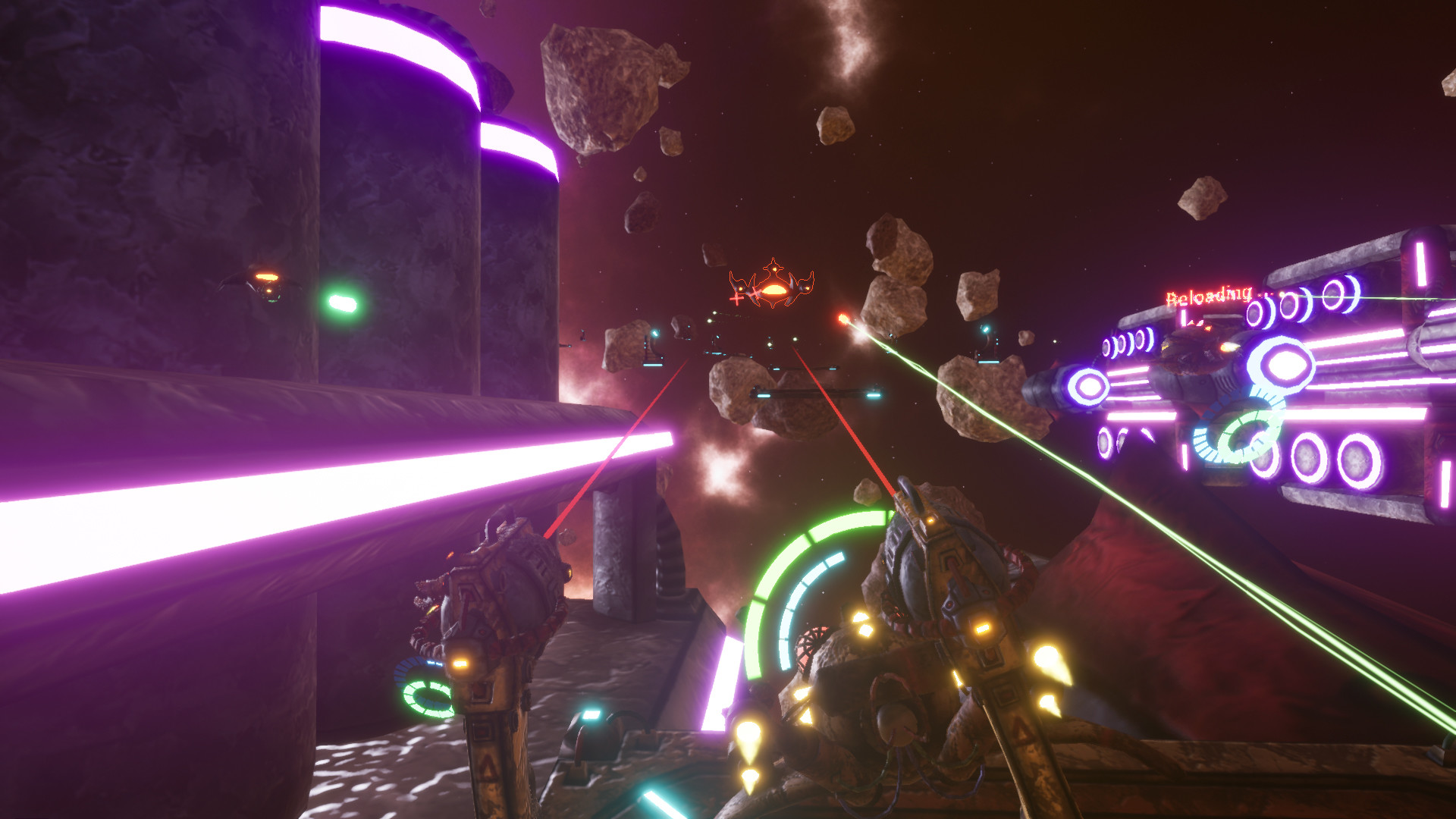Click the glowing orange enemy core
This screenshot has height=819, width=1456.
click(776, 290)
